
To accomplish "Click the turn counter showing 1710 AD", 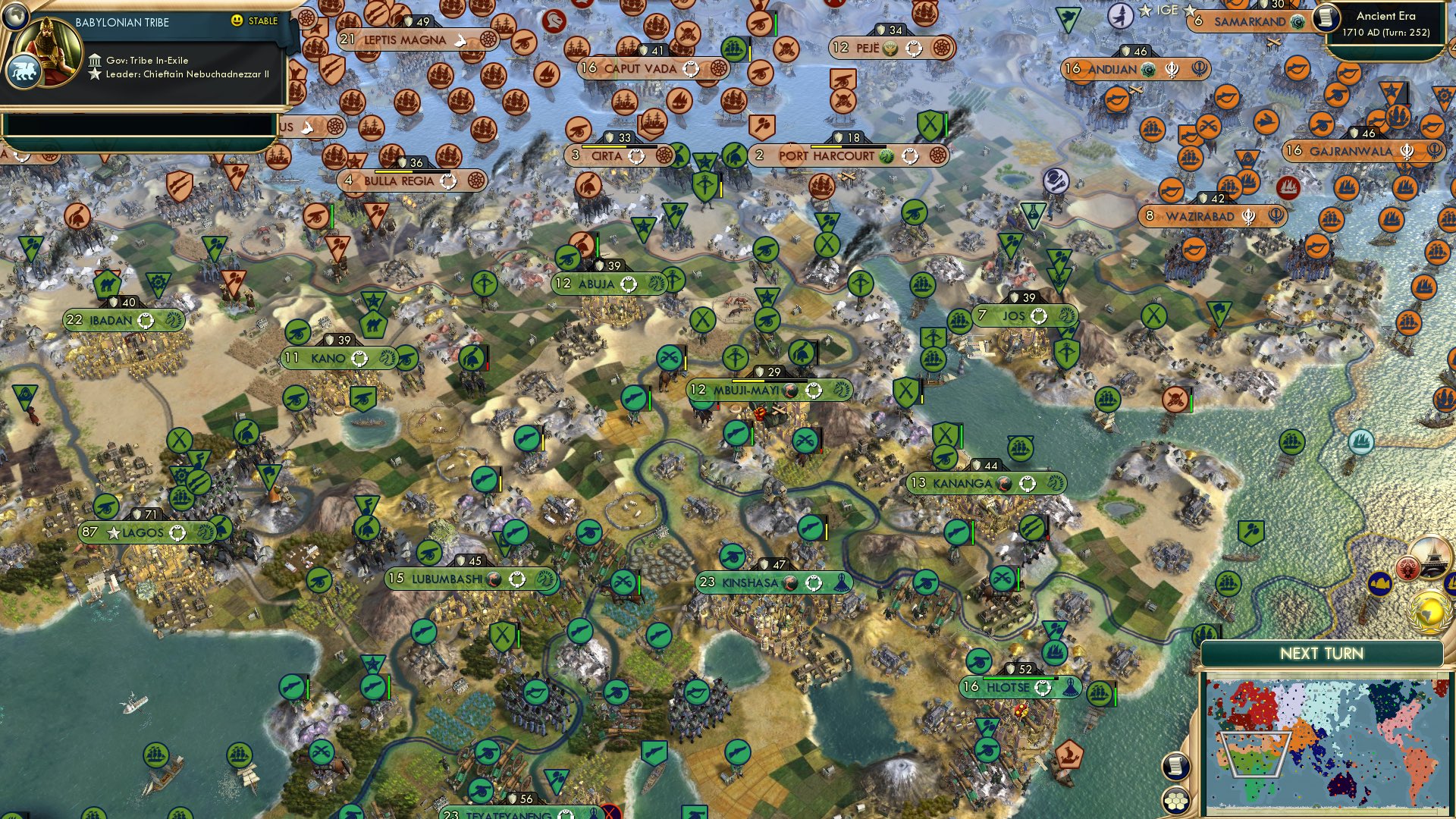I will (1386, 33).
